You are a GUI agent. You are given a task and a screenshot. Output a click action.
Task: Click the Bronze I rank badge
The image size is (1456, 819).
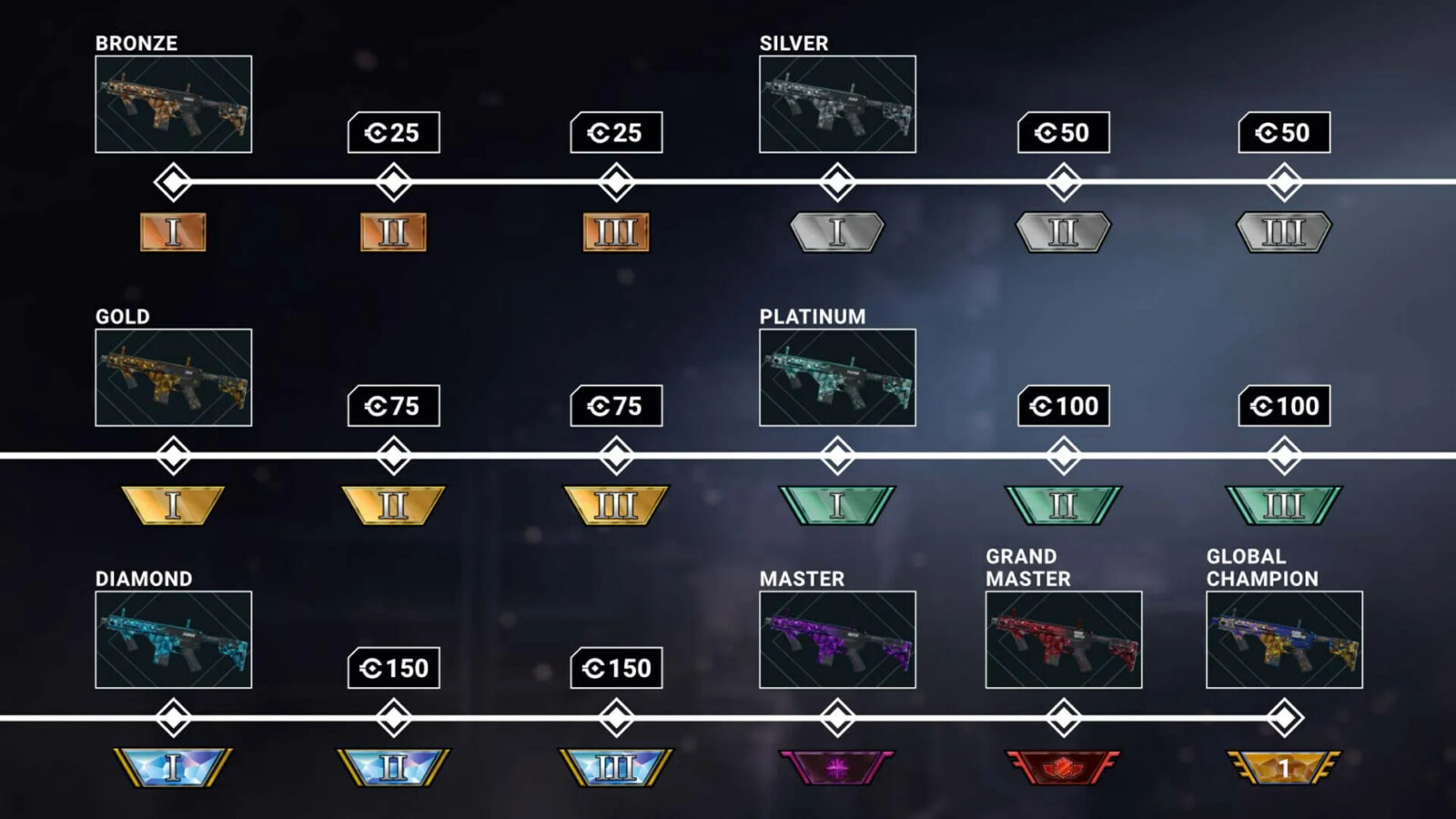tap(173, 232)
